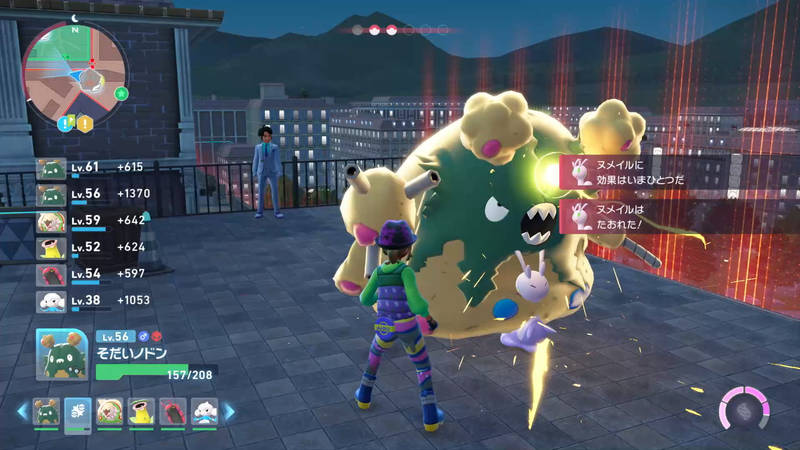Choose the red Pokémon slot in the bottom bar

[x=172, y=412]
